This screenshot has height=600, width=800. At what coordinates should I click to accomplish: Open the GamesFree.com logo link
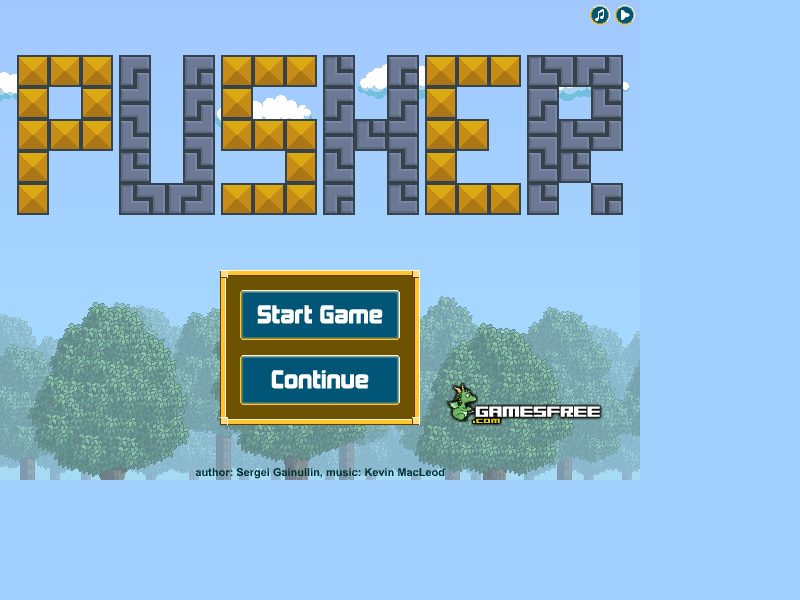pos(523,406)
